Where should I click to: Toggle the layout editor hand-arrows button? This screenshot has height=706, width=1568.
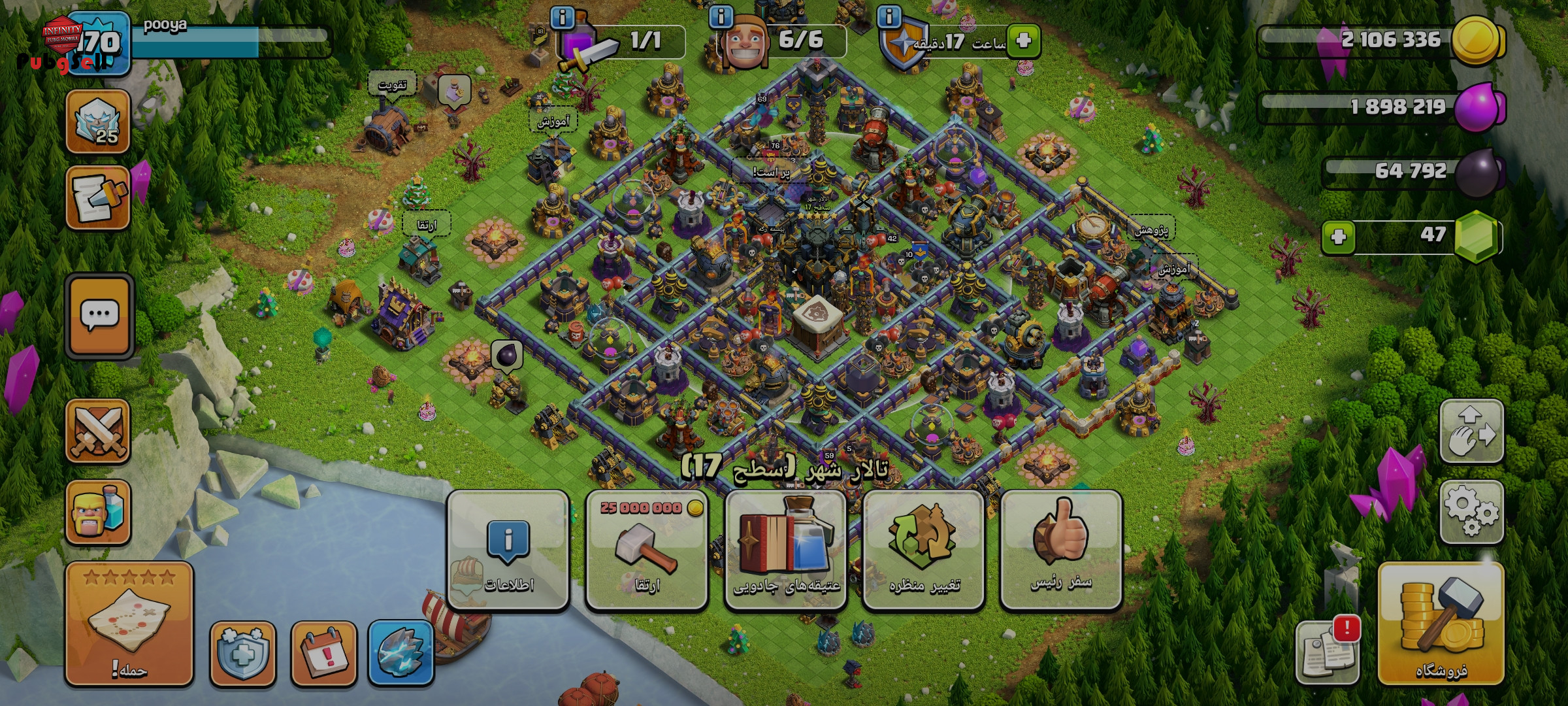click(x=1471, y=431)
